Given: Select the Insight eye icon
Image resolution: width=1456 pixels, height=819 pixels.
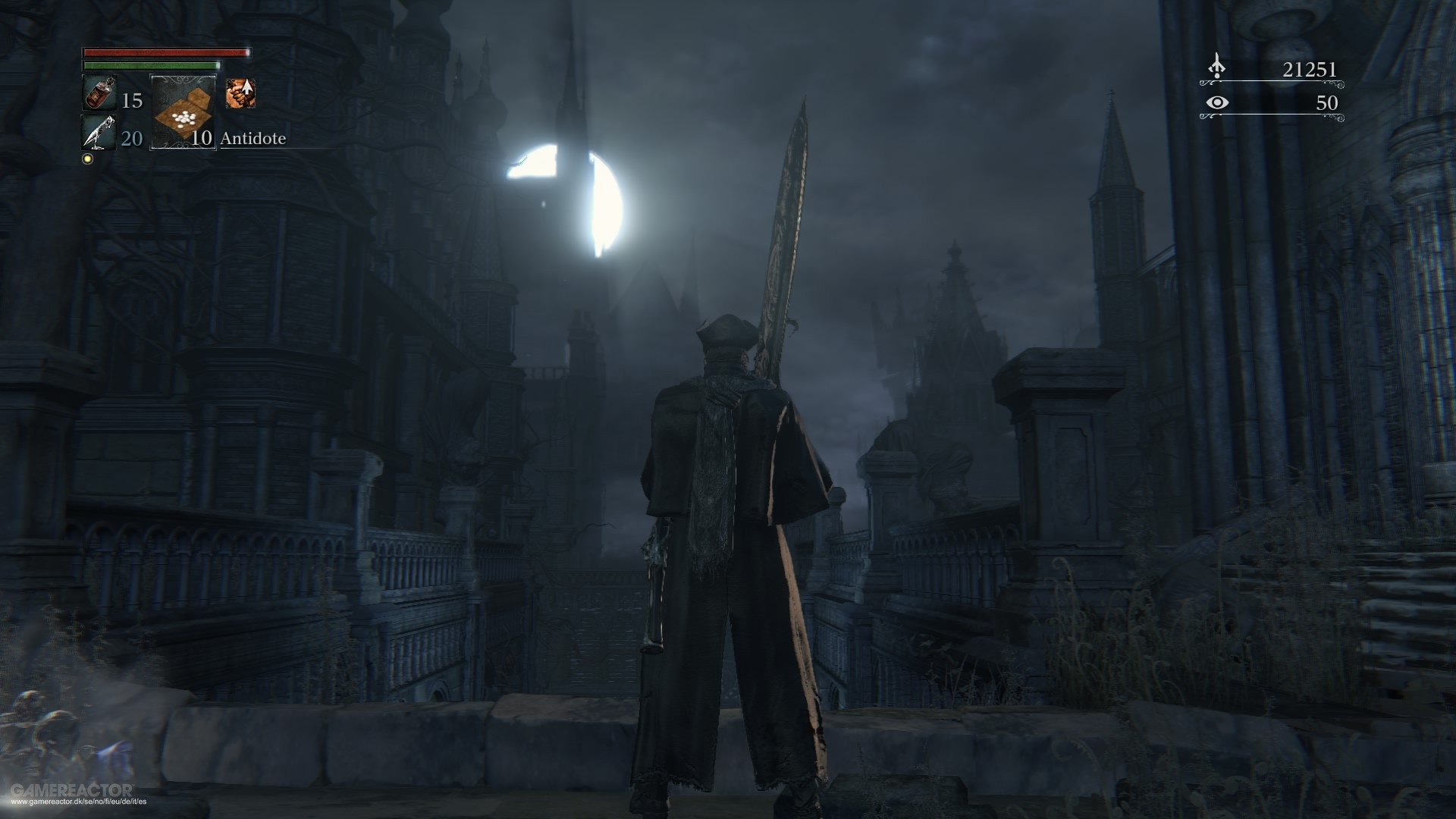Looking at the screenshot, I should (x=1218, y=103).
